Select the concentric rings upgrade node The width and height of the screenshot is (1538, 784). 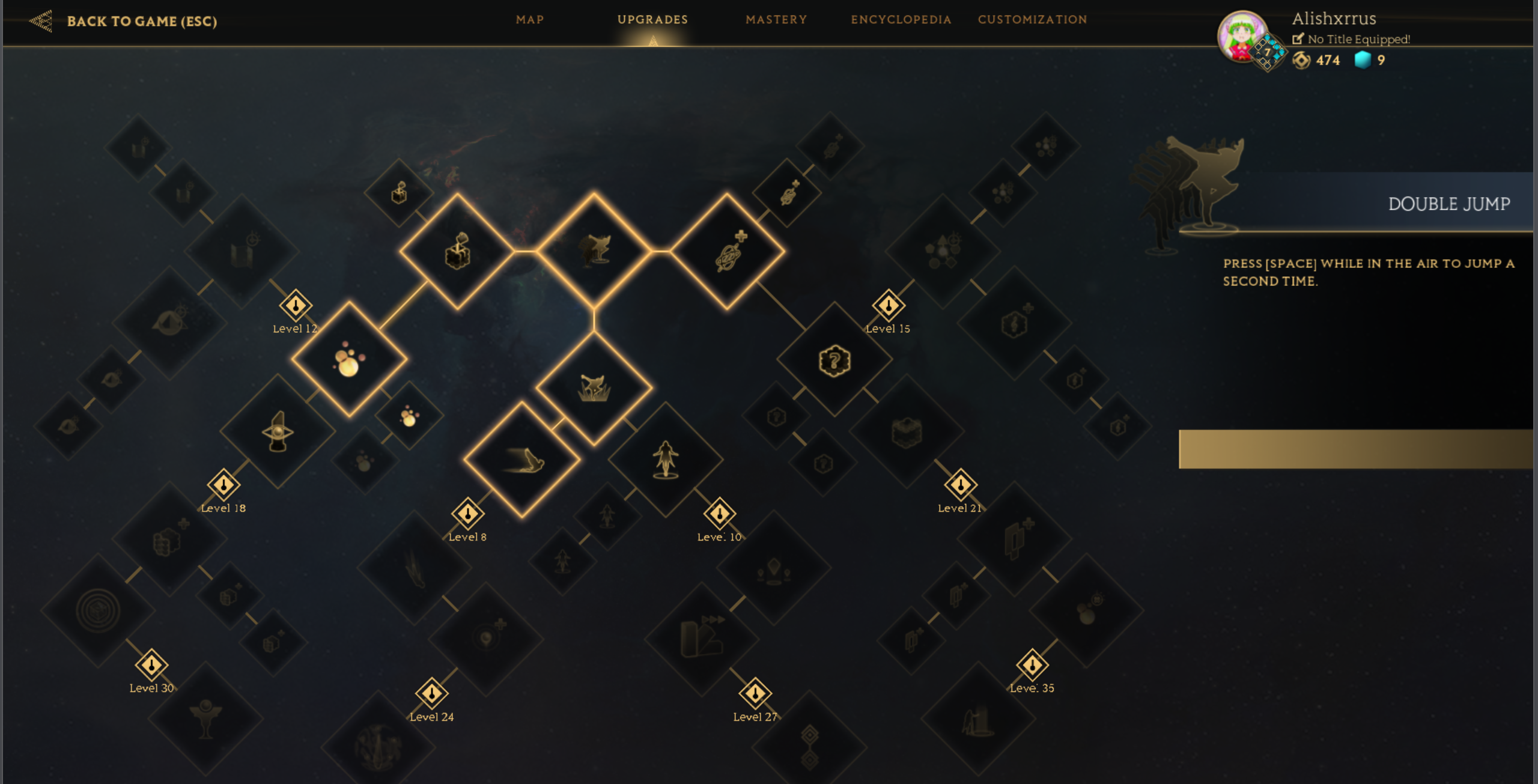[99, 610]
